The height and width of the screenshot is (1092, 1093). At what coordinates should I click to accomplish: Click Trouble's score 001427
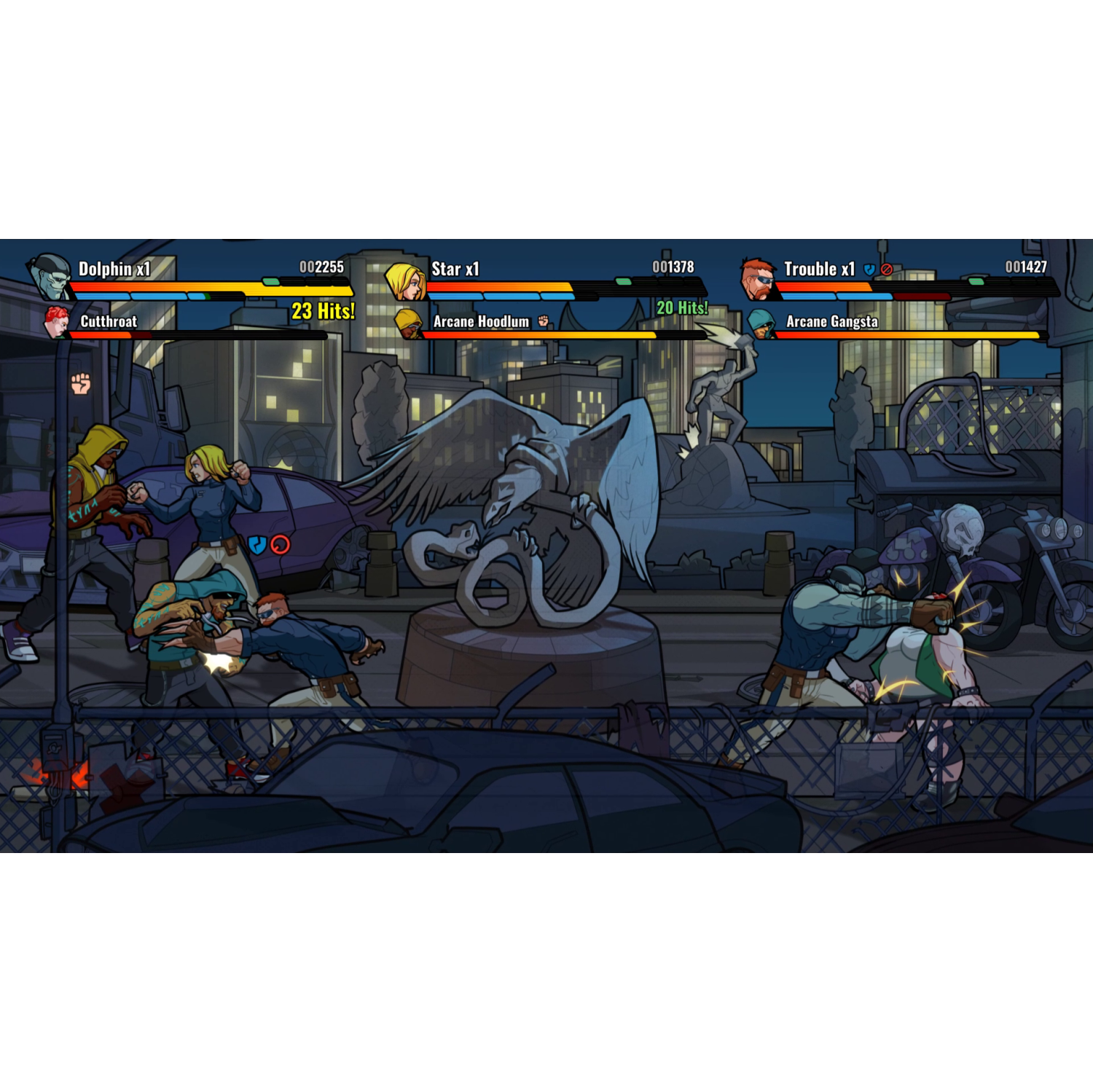pyautogui.click(x=1027, y=267)
